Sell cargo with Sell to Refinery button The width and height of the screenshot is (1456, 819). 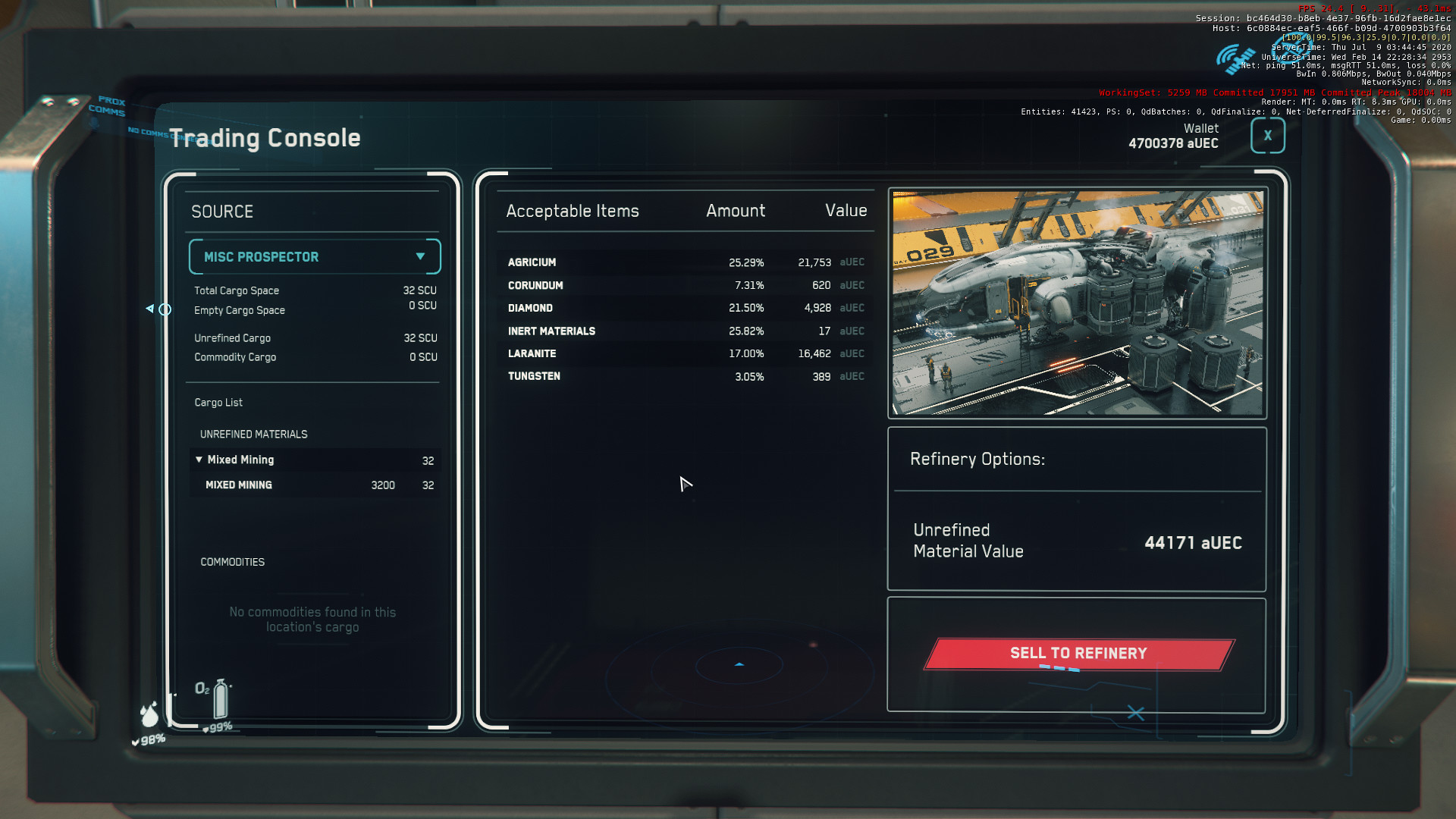click(x=1078, y=654)
